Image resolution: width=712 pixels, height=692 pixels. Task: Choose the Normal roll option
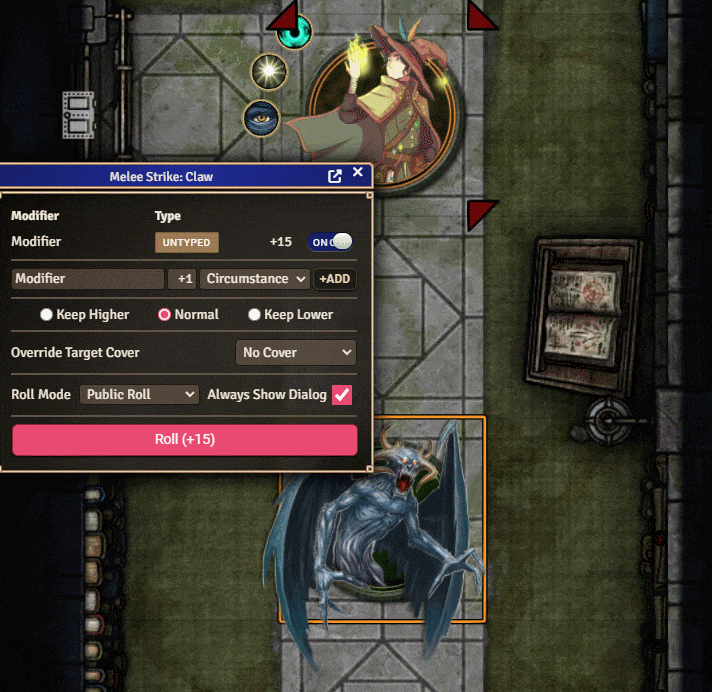click(165, 315)
